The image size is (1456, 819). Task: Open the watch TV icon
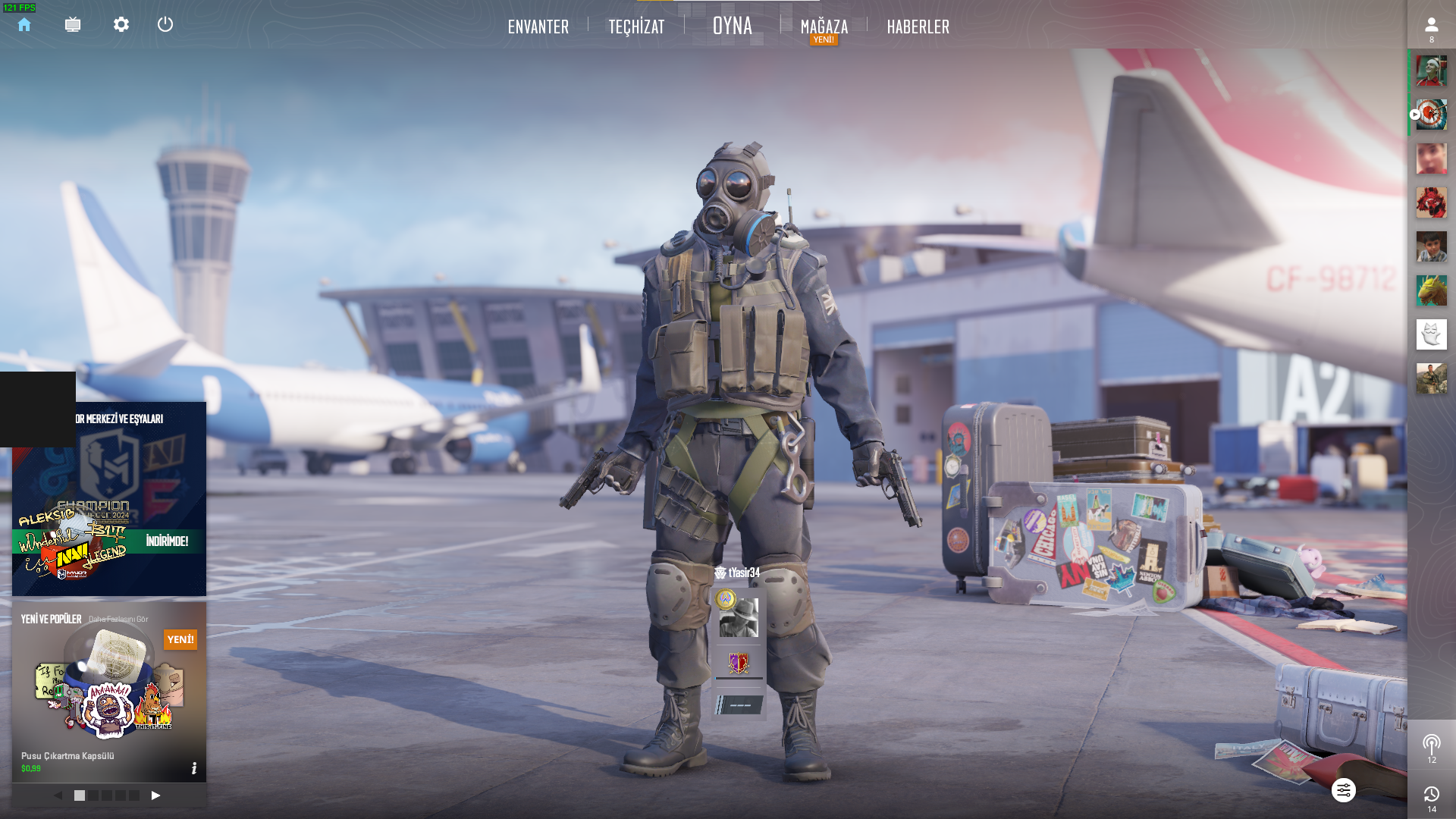pyautogui.click(x=73, y=25)
